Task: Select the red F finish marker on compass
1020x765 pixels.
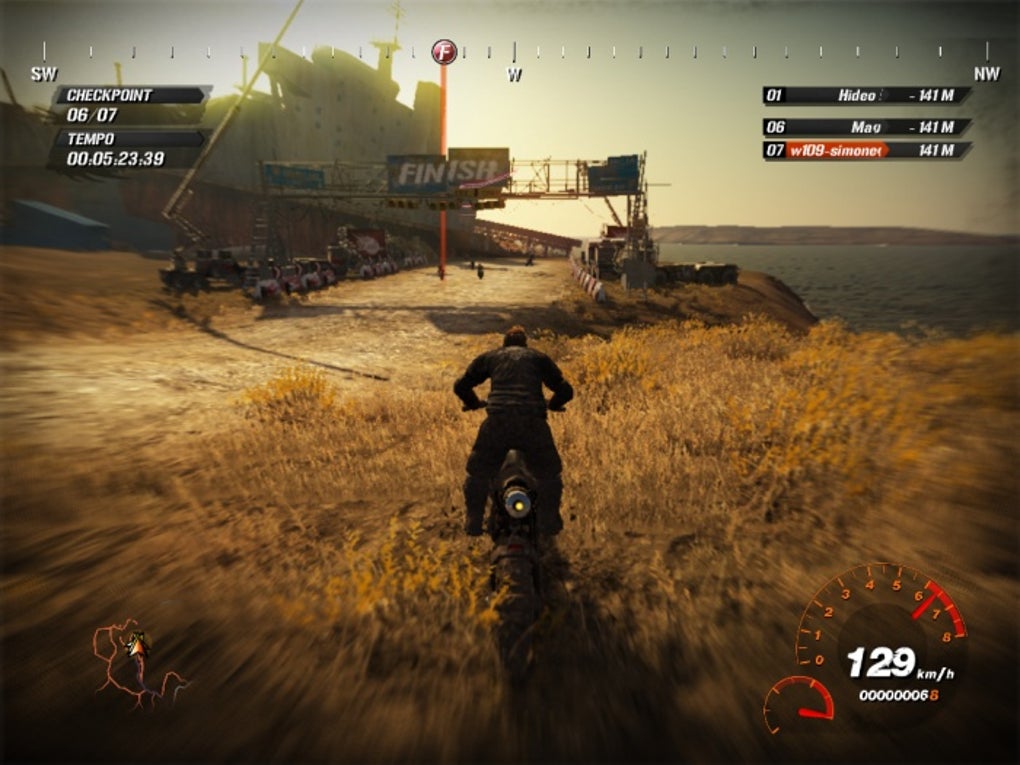Action: [x=444, y=51]
